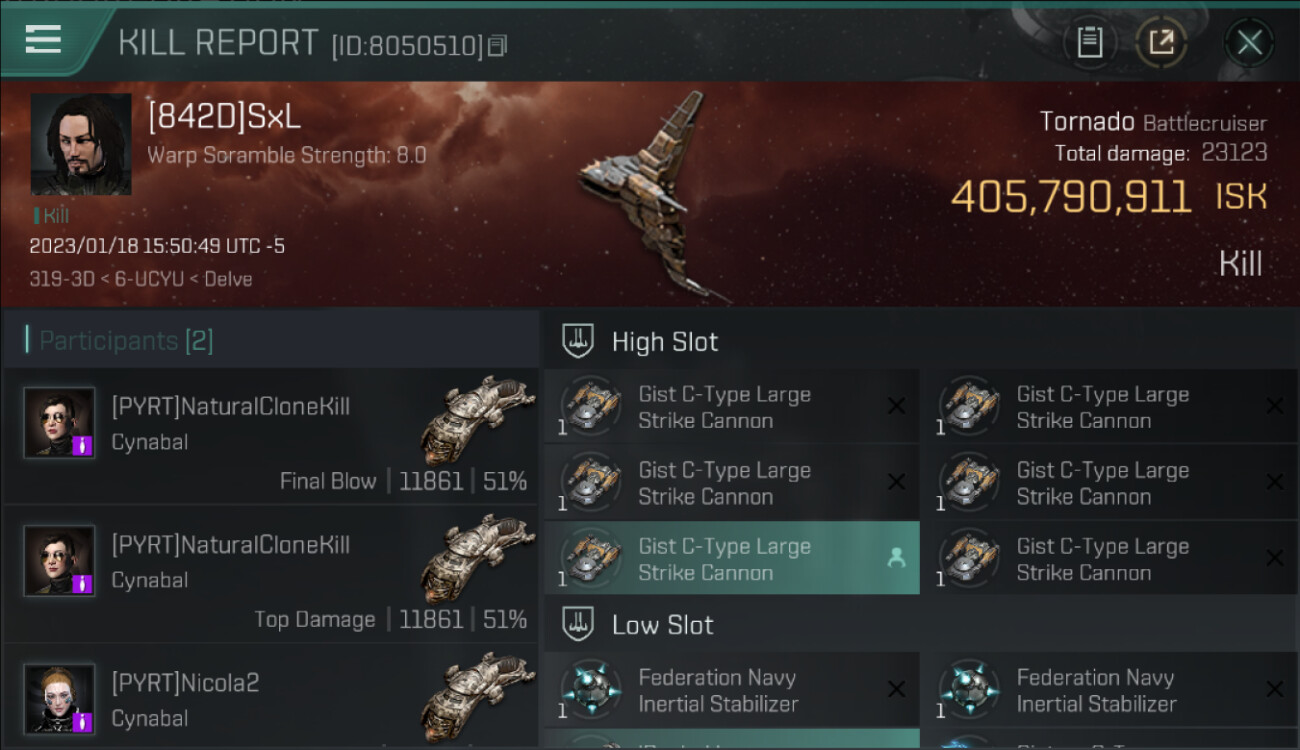1300x750 pixels.
Task: Copy the kill report ID
Action: coord(498,45)
